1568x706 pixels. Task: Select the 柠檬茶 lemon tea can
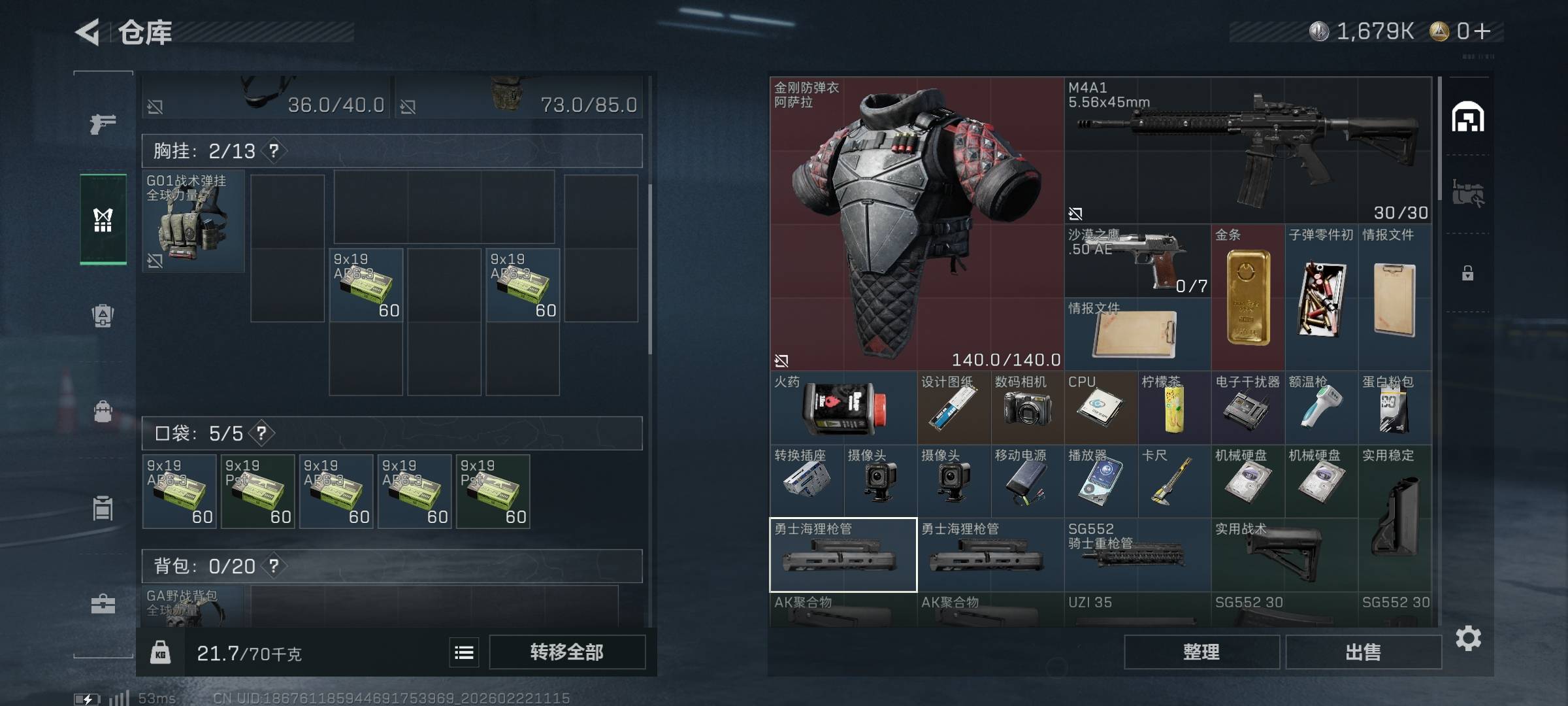pos(1174,408)
